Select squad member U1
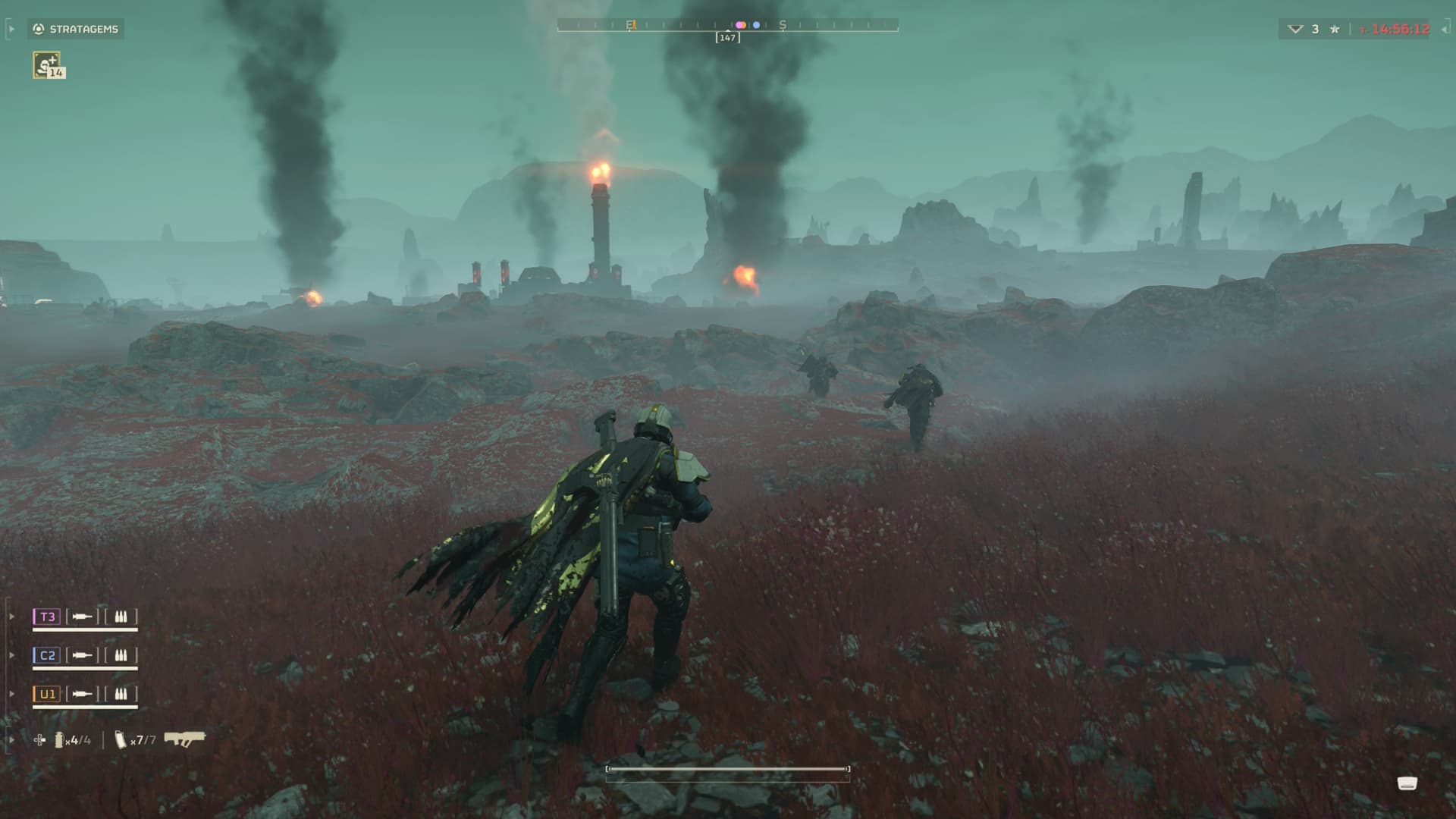 click(x=47, y=694)
